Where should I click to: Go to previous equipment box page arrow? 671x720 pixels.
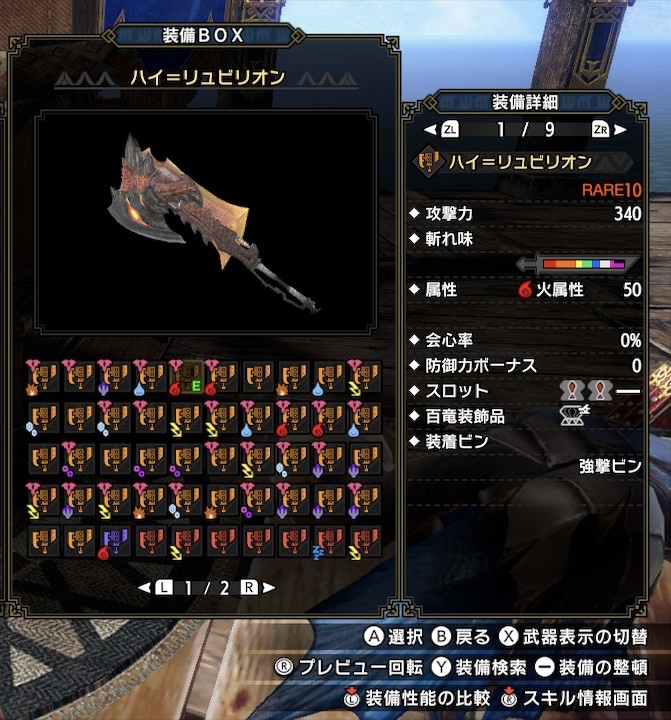point(144,587)
